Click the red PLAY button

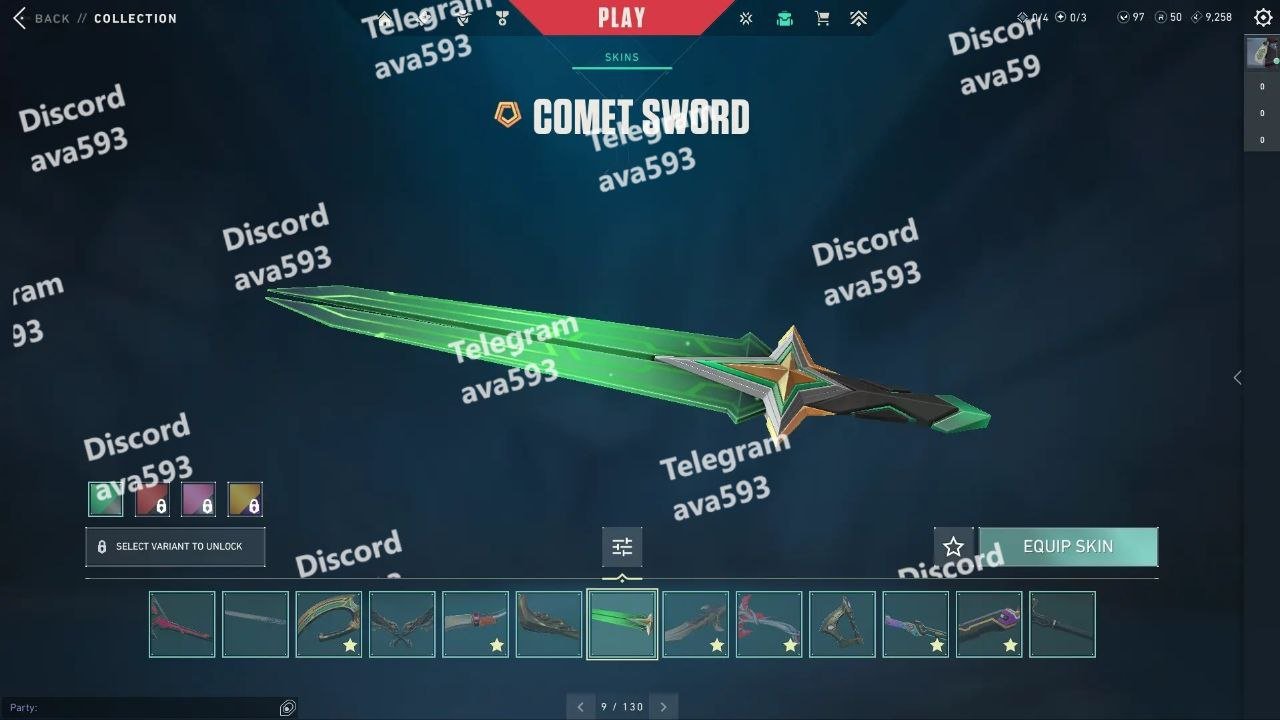(x=621, y=17)
